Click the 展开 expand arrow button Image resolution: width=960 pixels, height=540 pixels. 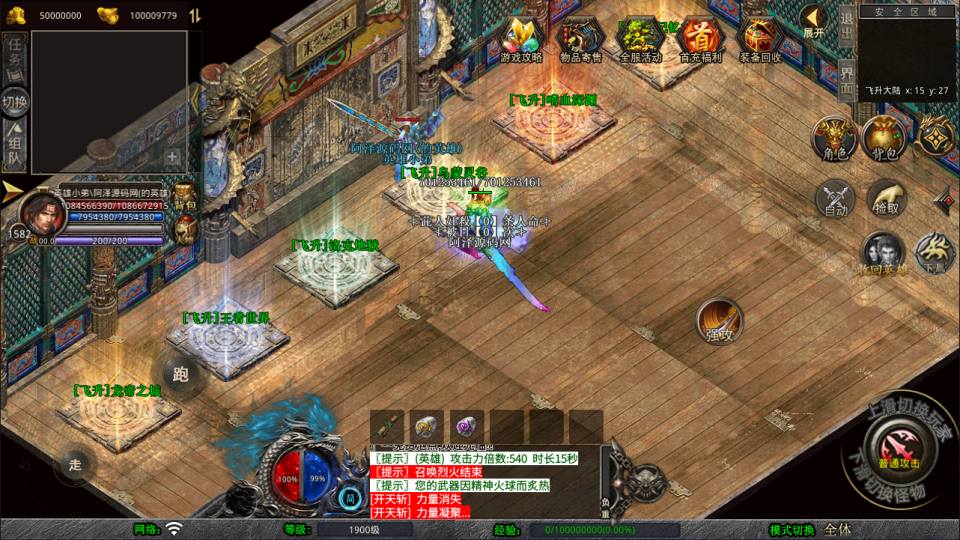814,21
